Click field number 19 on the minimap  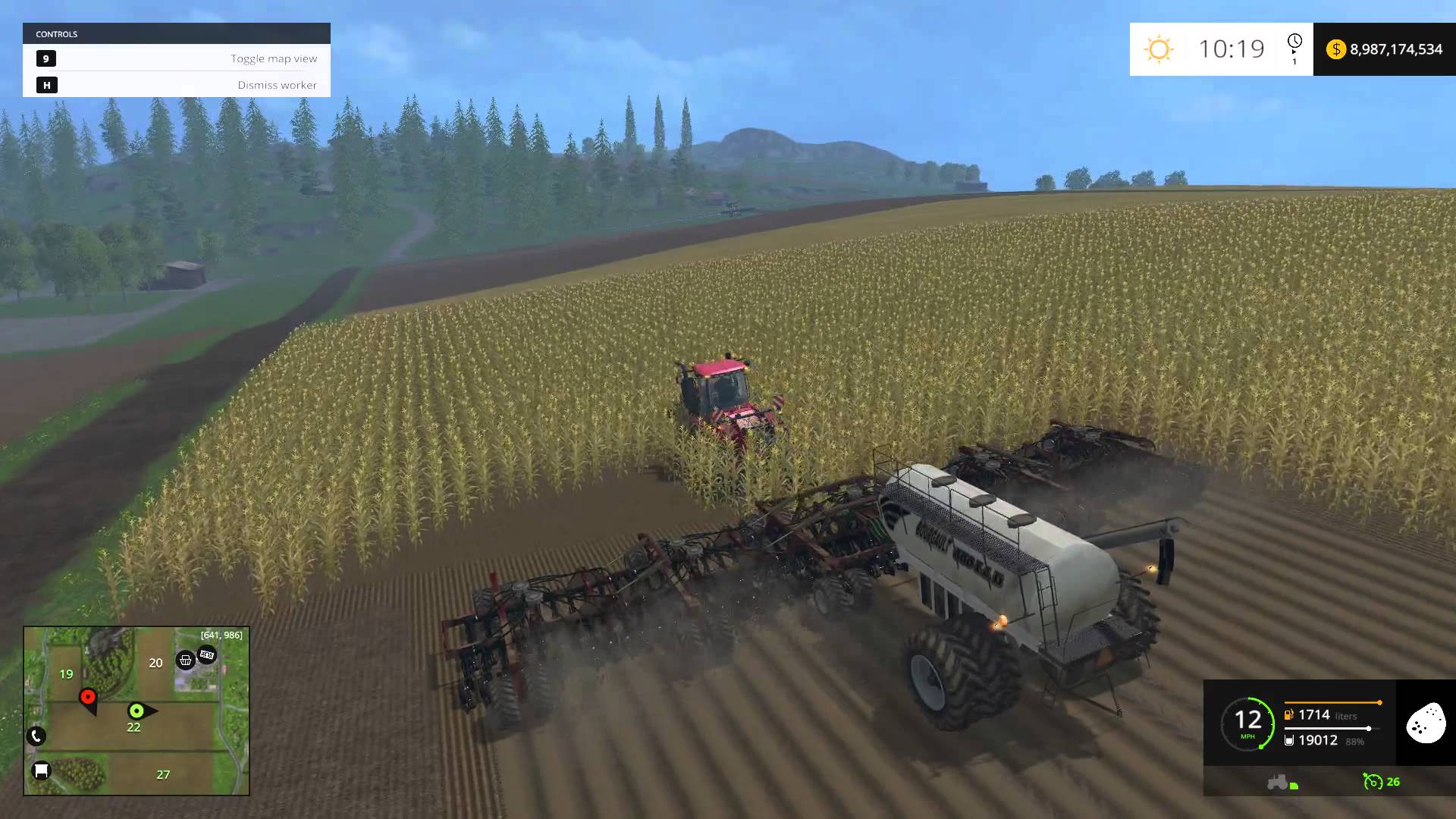pos(67,674)
